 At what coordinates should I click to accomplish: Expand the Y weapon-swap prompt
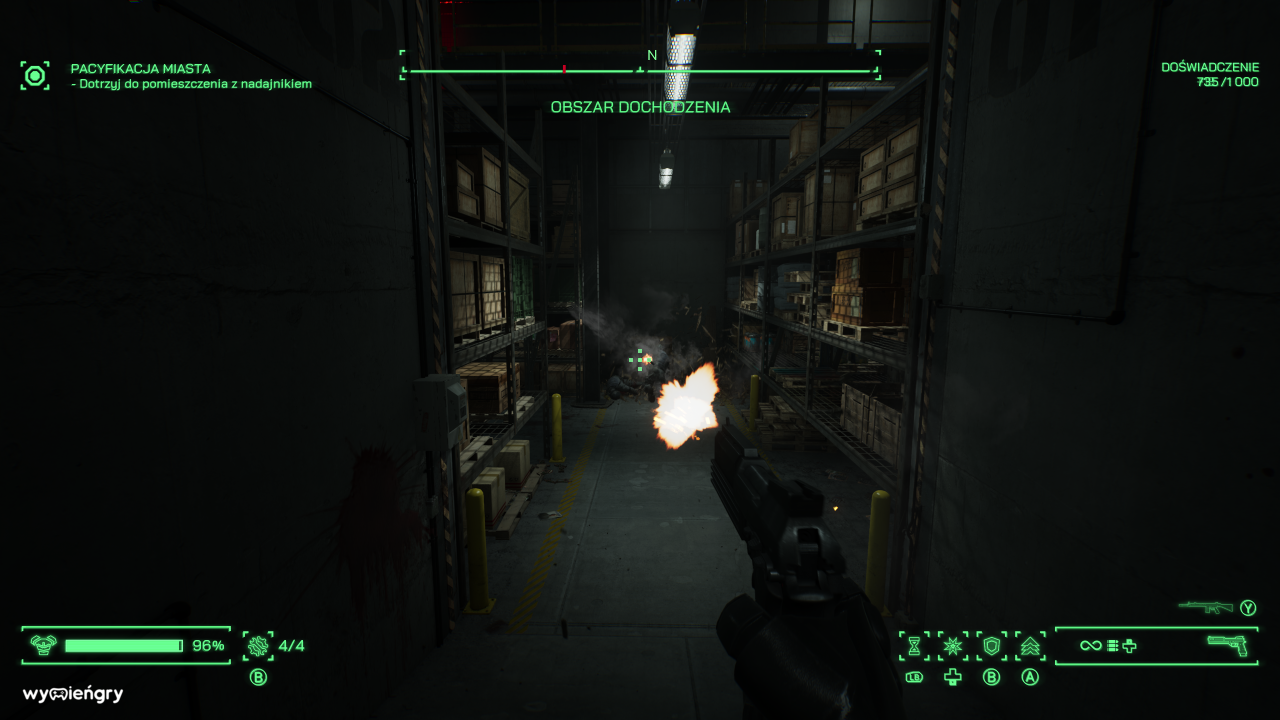coord(1249,605)
